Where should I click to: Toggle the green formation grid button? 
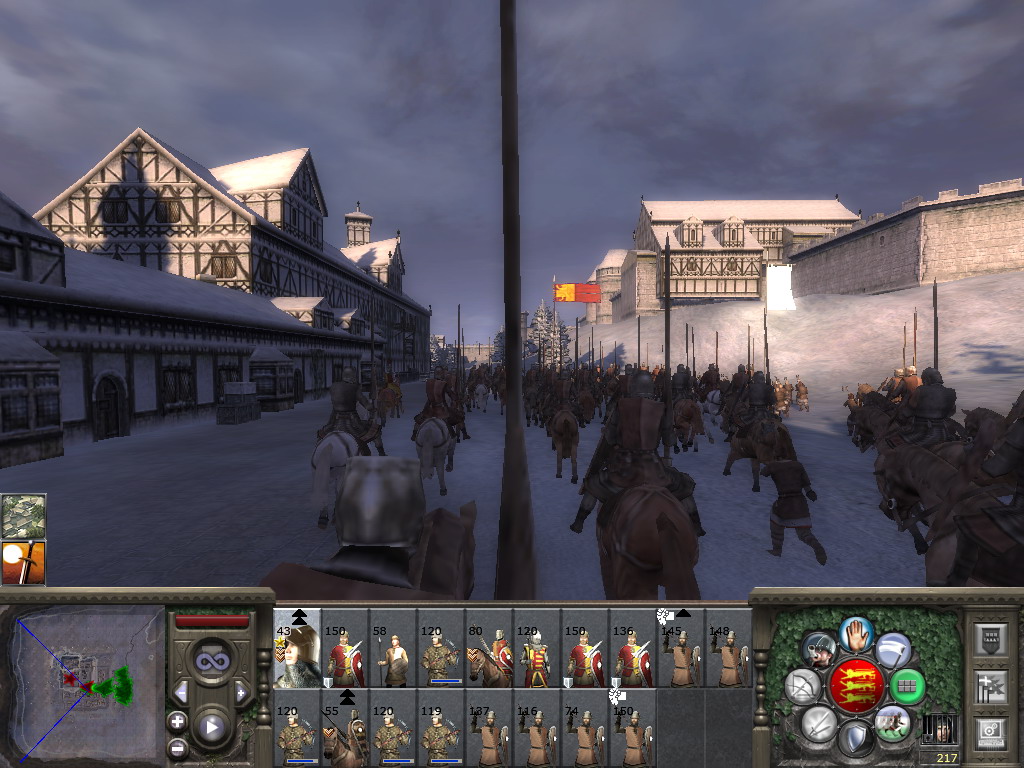click(x=908, y=686)
